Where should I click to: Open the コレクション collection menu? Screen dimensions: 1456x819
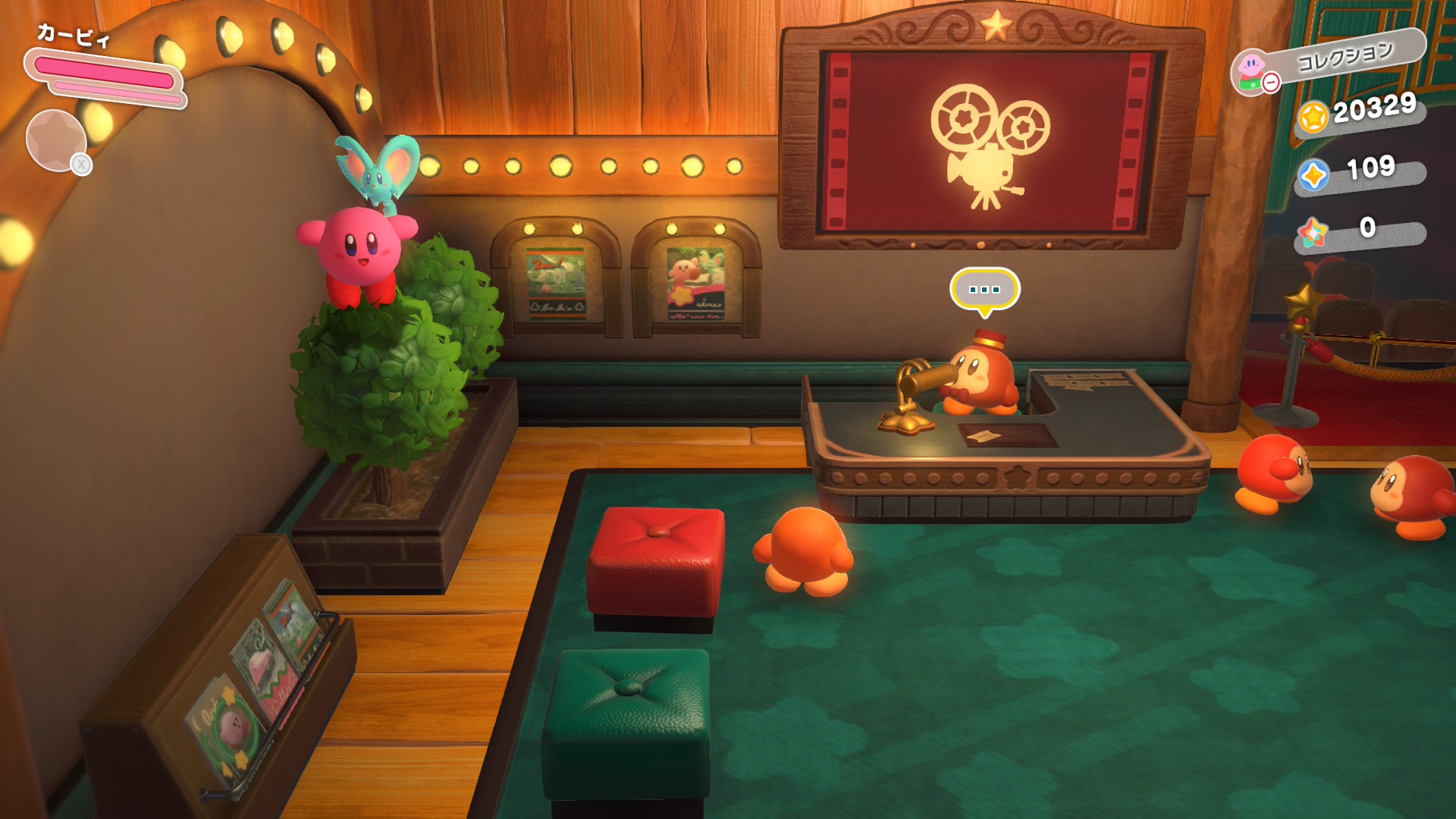[x=1330, y=61]
